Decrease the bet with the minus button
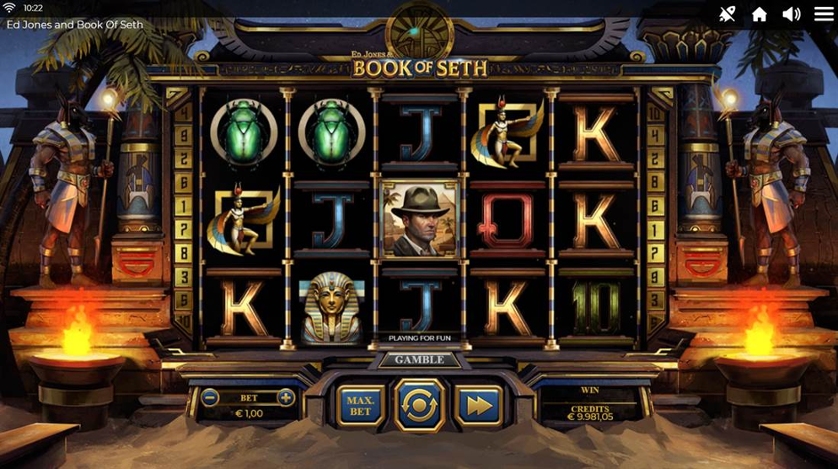 pyautogui.click(x=210, y=397)
